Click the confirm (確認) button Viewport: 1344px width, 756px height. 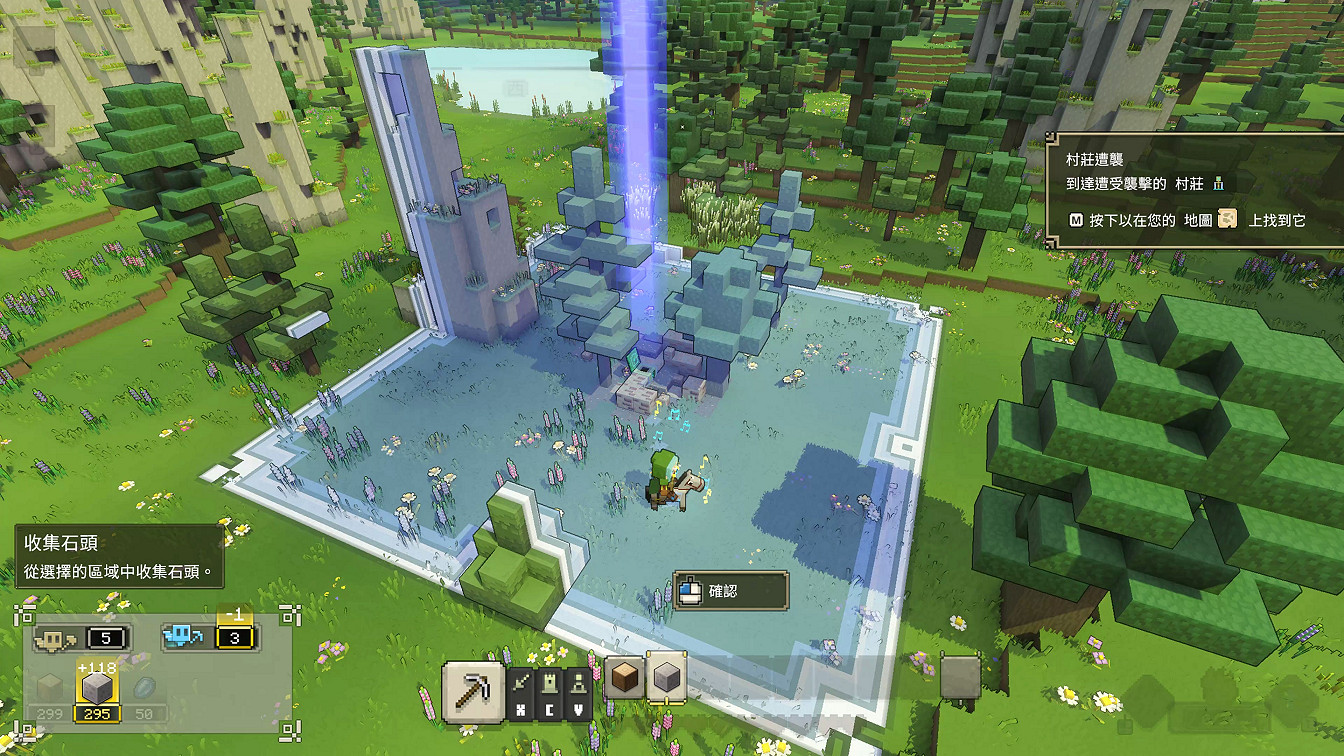pos(731,591)
